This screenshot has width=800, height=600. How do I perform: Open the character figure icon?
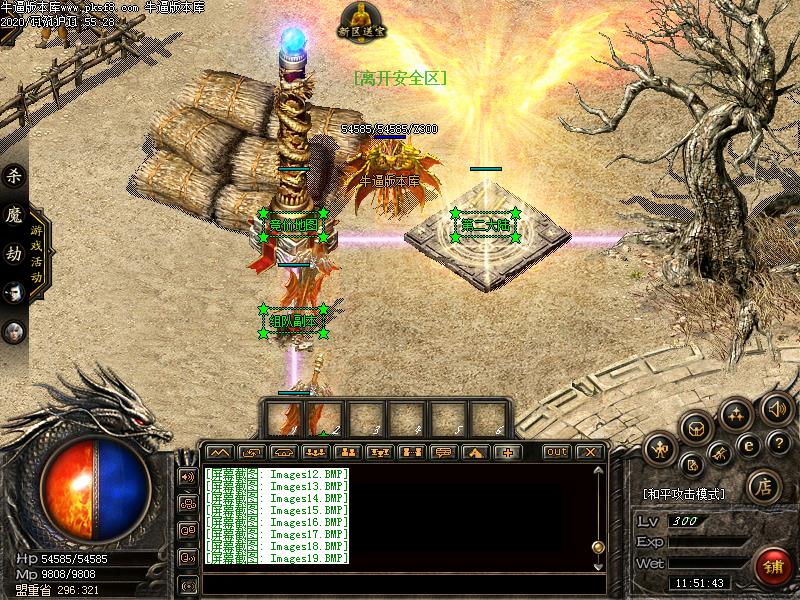pos(660,449)
